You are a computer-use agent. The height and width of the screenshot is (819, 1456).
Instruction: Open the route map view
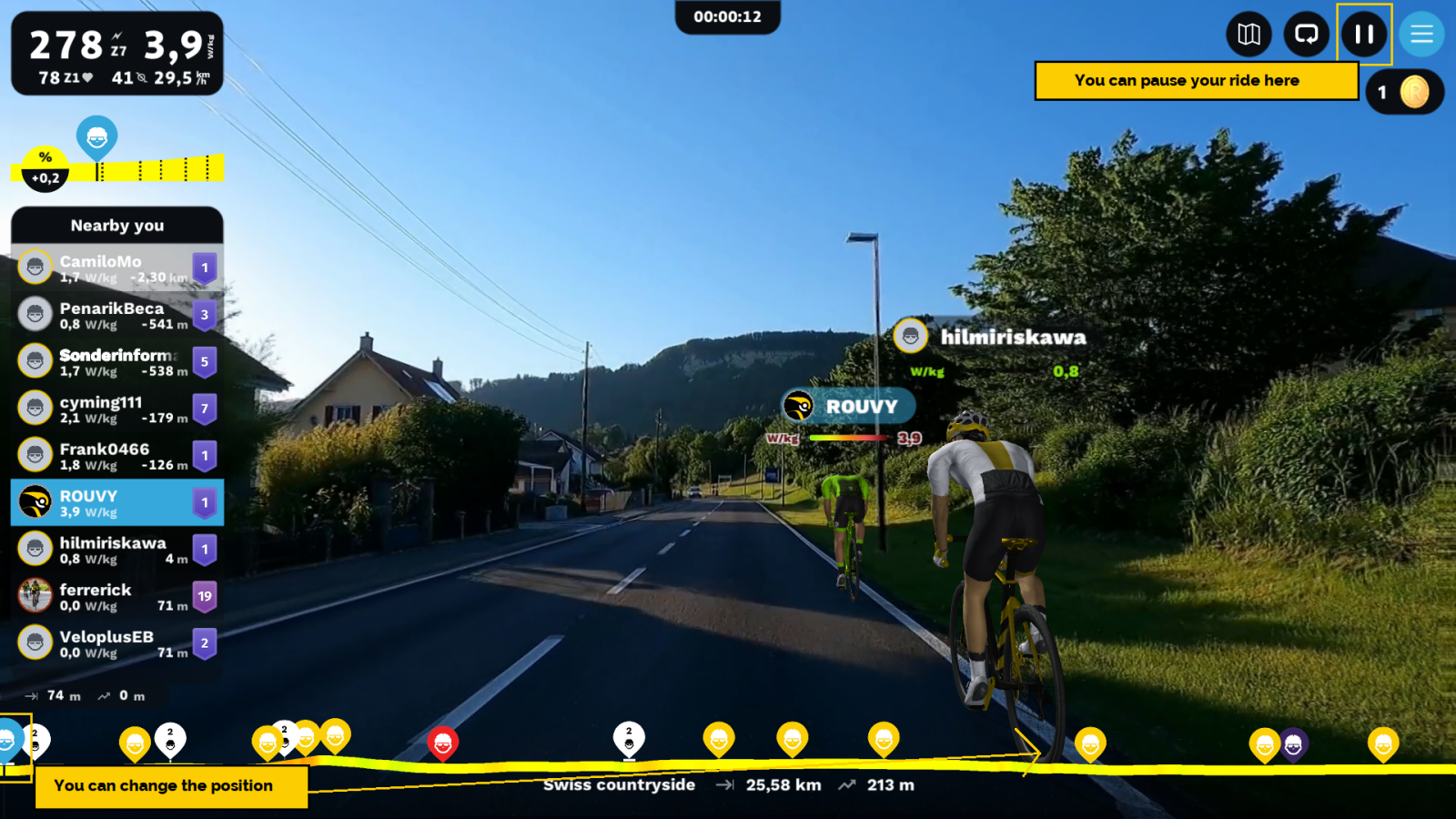tap(1249, 35)
